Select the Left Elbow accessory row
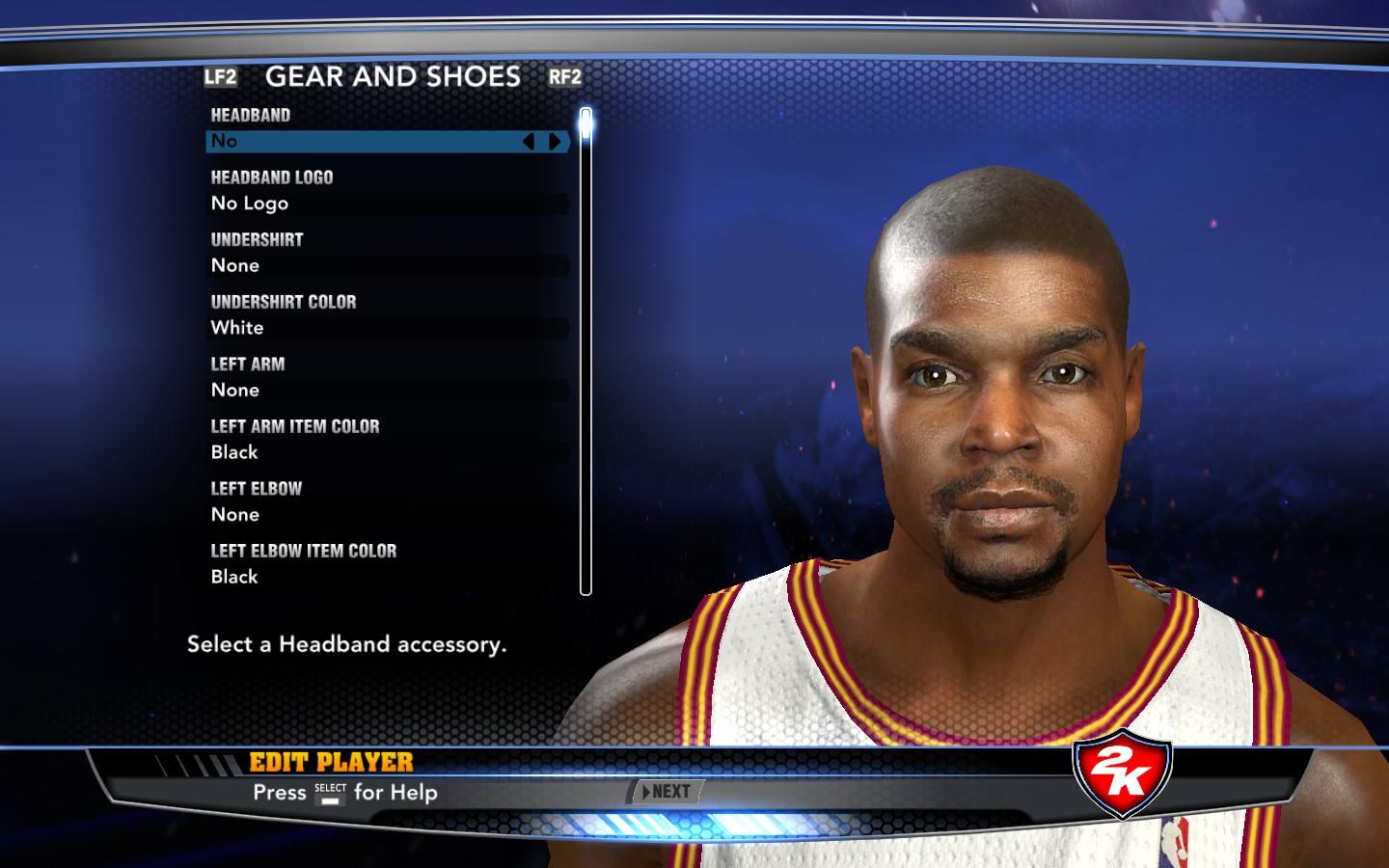The image size is (1389, 868). click(388, 514)
